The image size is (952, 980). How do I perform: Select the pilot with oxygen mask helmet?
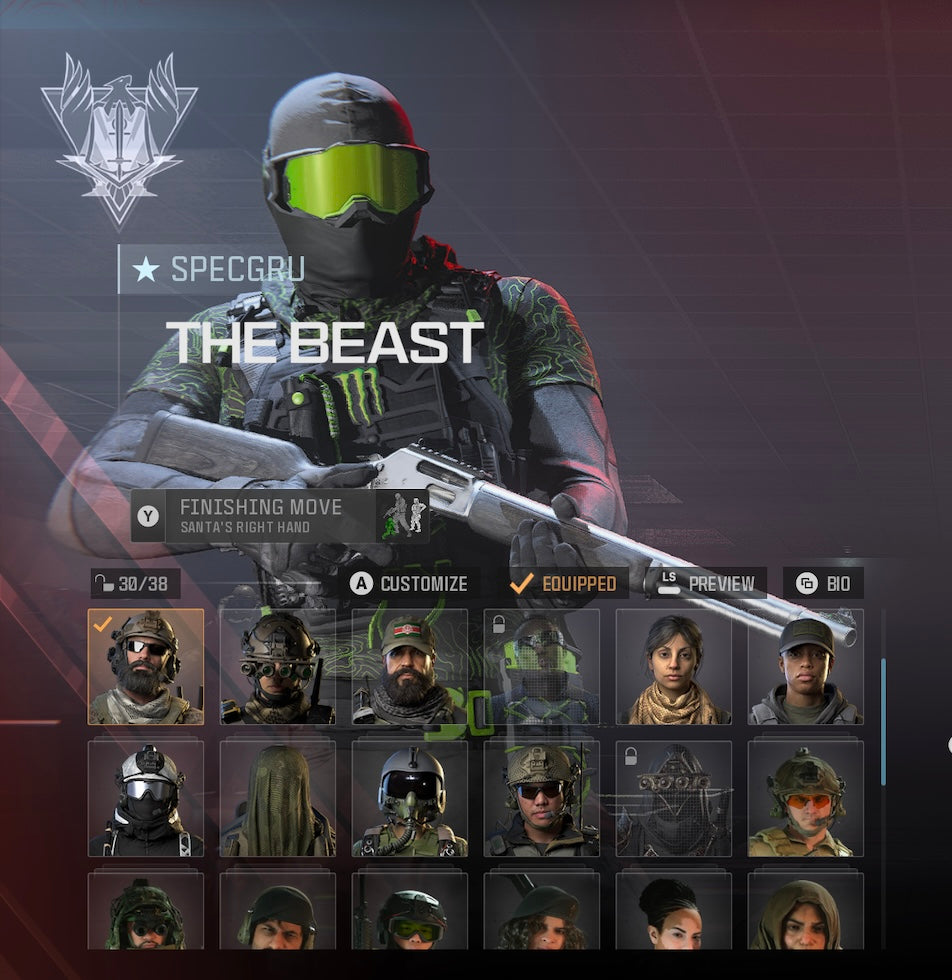(x=410, y=799)
